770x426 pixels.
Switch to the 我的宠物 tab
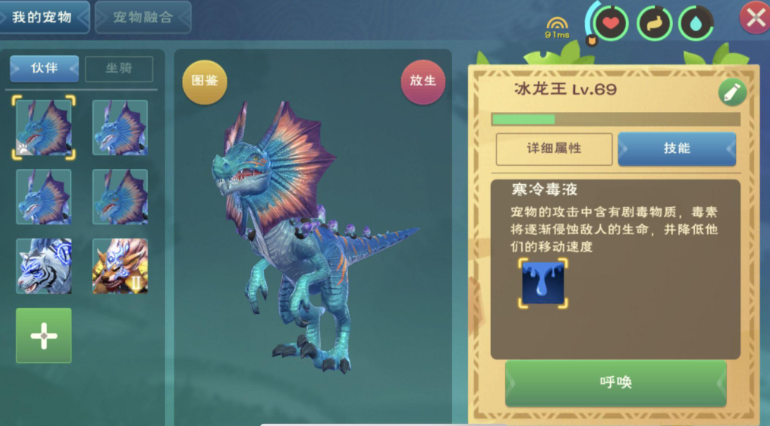[45, 17]
